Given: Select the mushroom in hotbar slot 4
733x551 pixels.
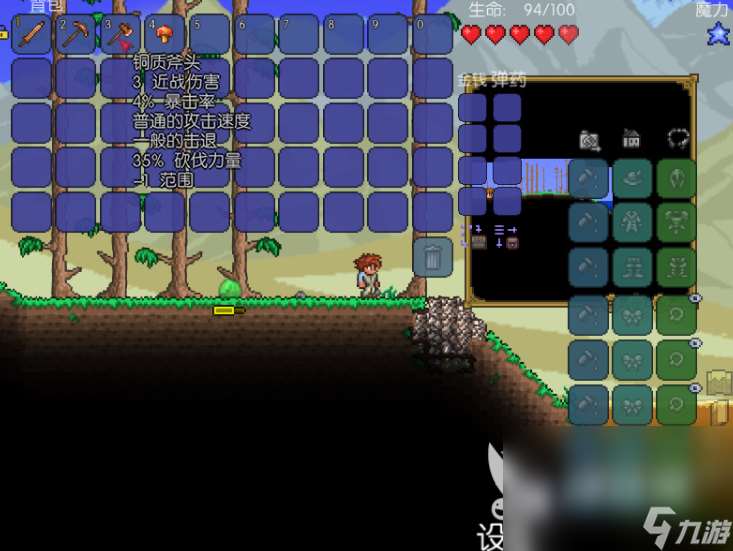Looking at the screenshot, I should [x=165, y=34].
